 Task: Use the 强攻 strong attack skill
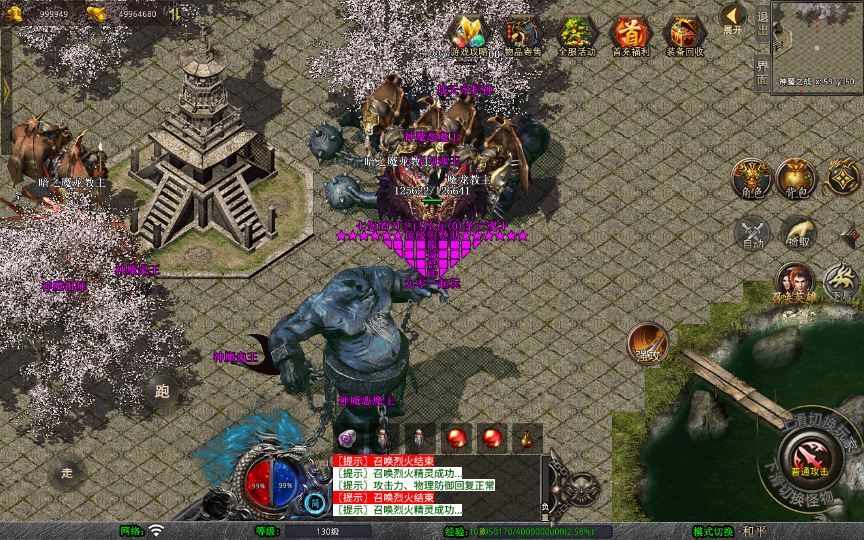(x=648, y=343)
